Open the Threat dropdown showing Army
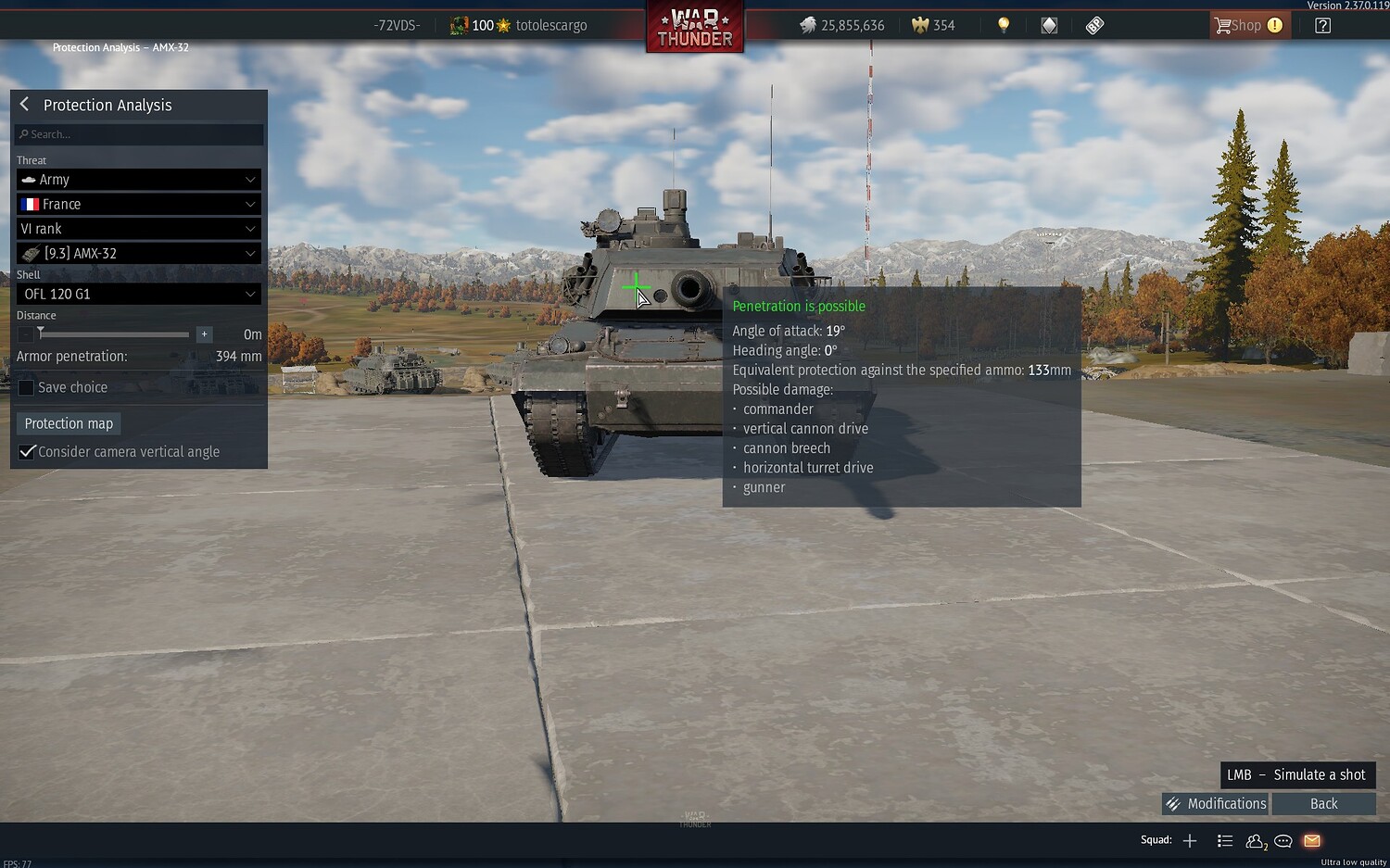 pyautogui.click(x=137, y=179)
